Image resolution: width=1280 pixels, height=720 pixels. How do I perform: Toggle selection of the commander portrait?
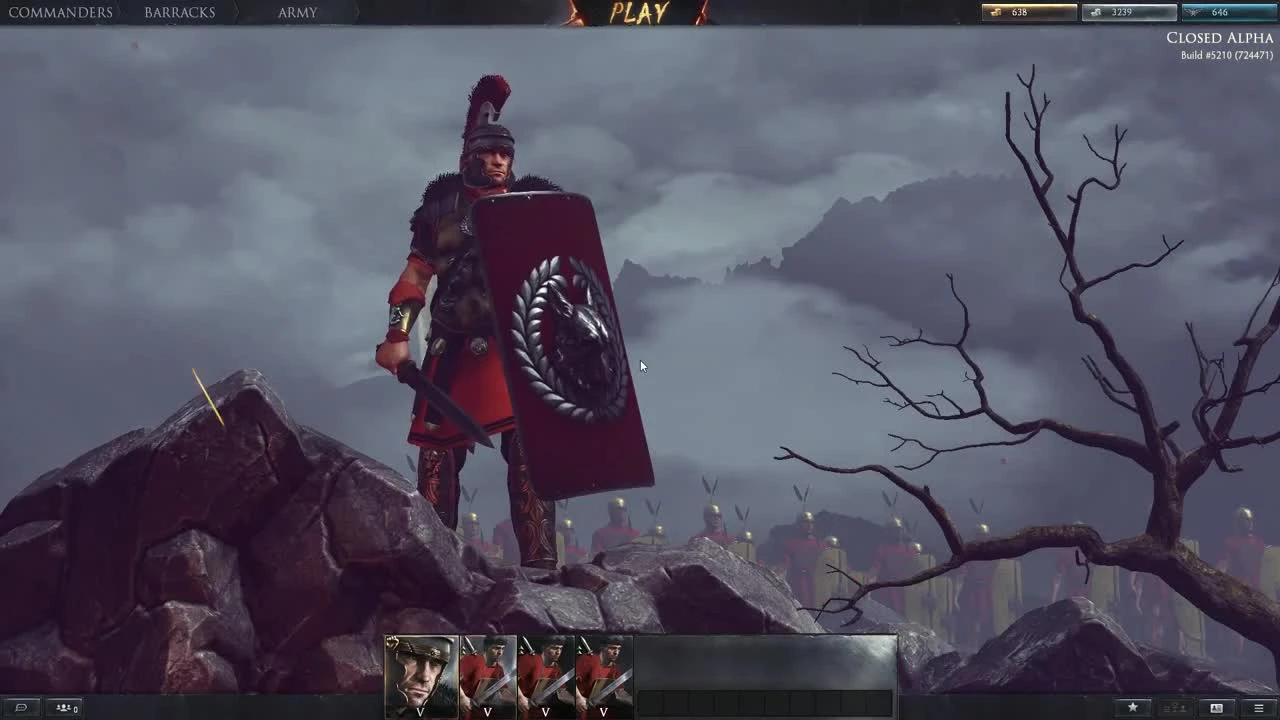tap(420, 672)
